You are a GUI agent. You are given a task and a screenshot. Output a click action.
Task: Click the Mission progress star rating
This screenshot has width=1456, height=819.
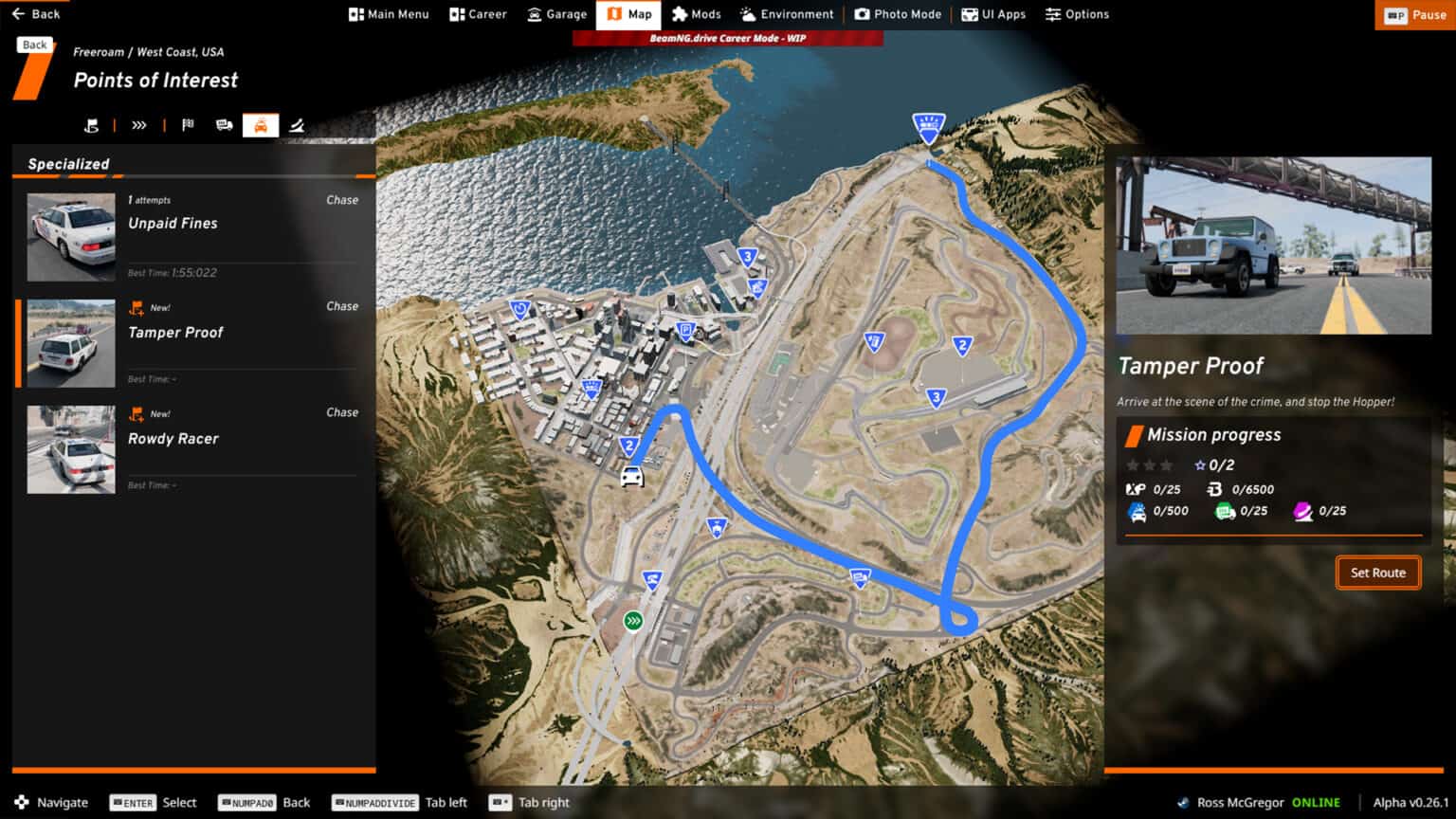pyautogui.click(x=1150, y=465)
